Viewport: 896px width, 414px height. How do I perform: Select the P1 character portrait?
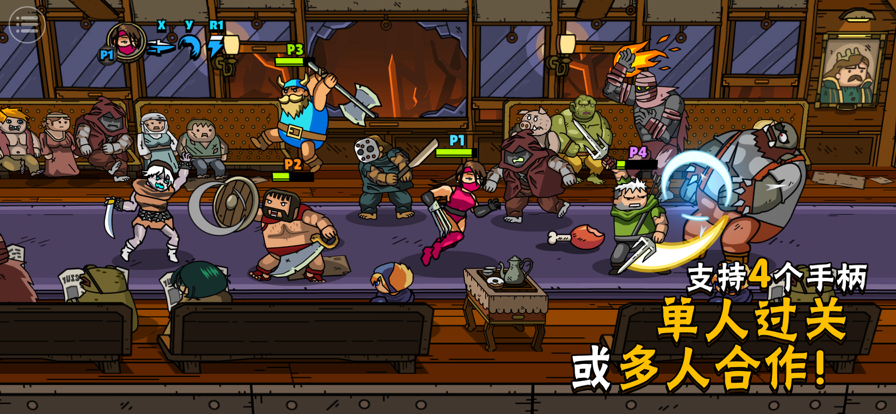point(127,41)
